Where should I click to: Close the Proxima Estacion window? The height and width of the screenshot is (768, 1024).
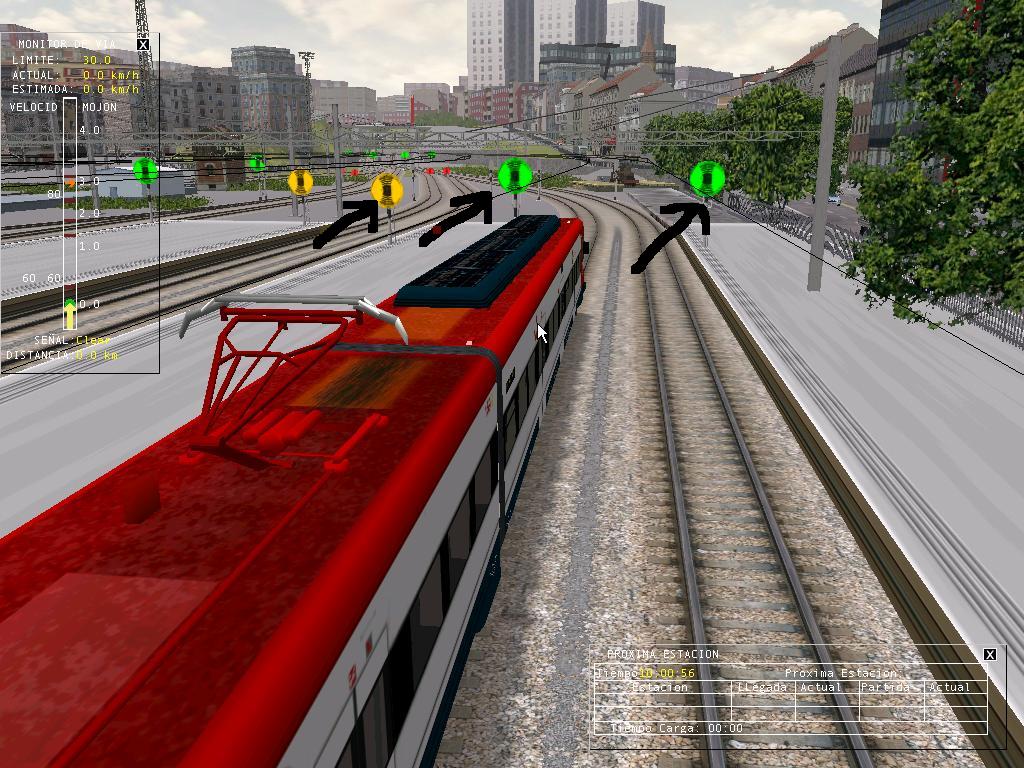click(x=990, y=654)
